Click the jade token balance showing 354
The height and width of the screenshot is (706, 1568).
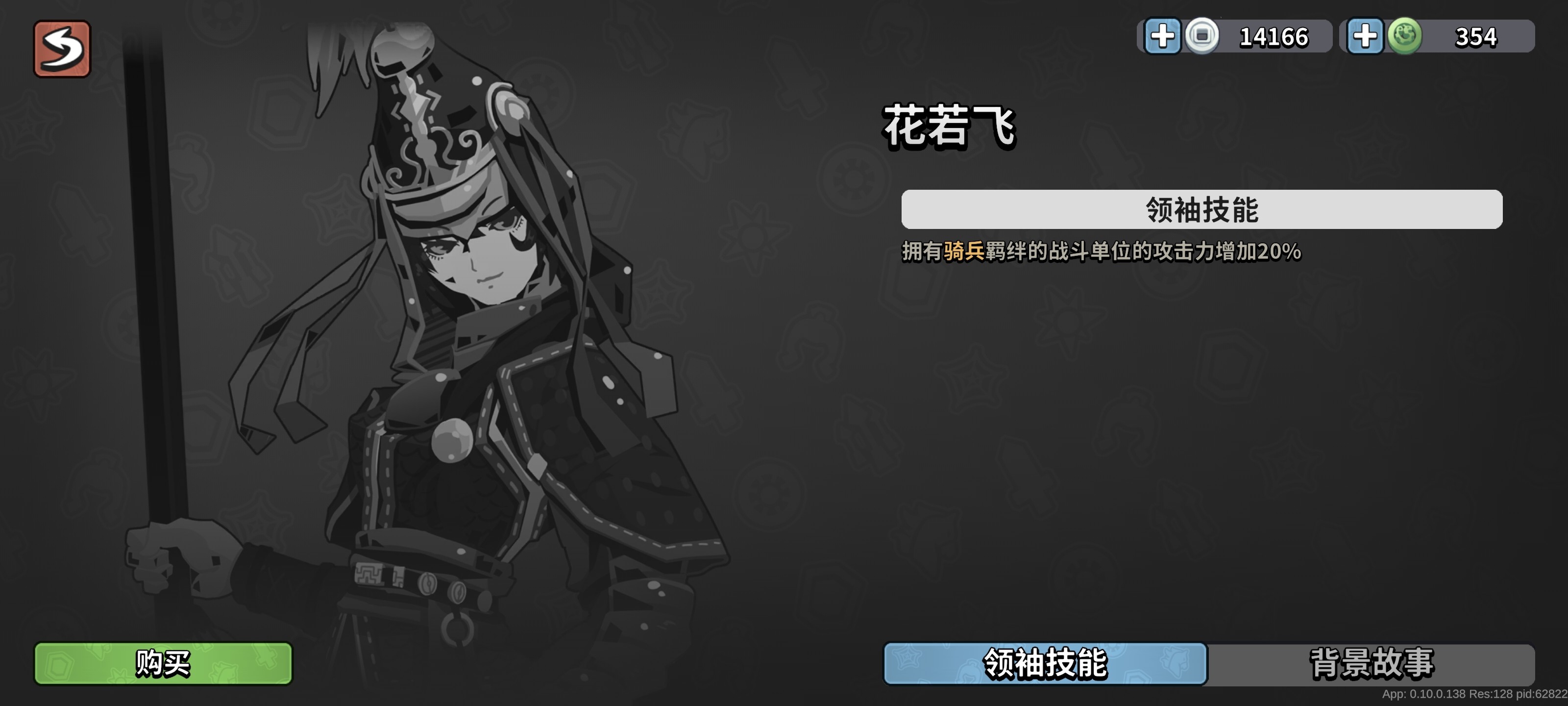(1475, 37)
